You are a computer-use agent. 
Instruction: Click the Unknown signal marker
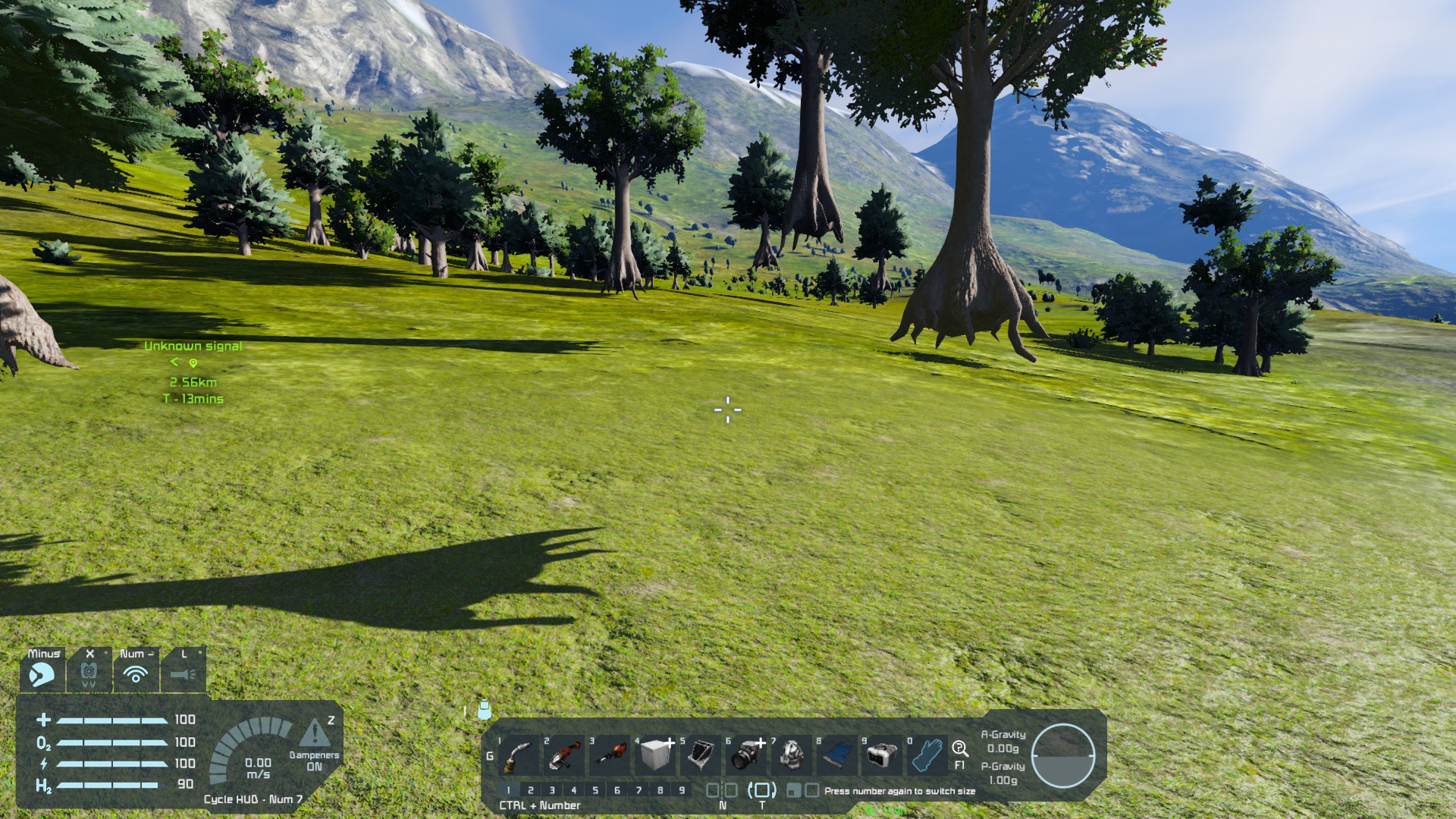(193, 363)
